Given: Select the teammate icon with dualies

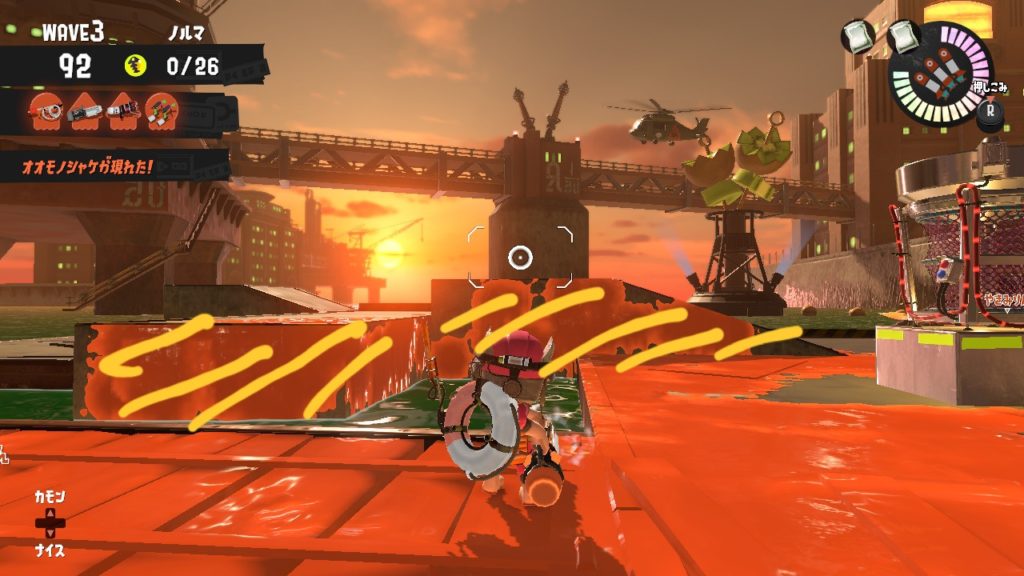Looking at the screenshot, I should point(161,111).
